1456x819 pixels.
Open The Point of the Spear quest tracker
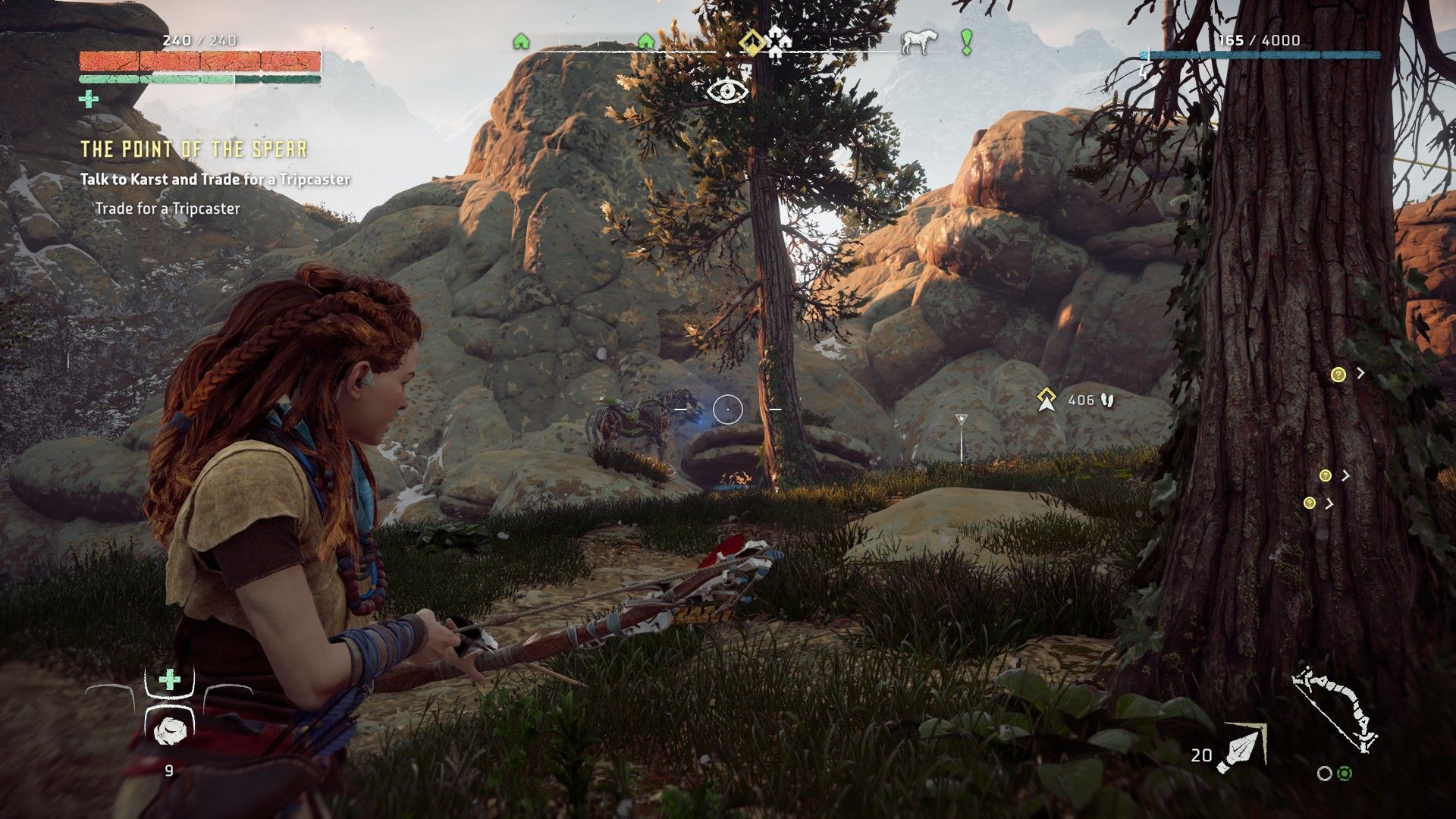click(194, 149)
